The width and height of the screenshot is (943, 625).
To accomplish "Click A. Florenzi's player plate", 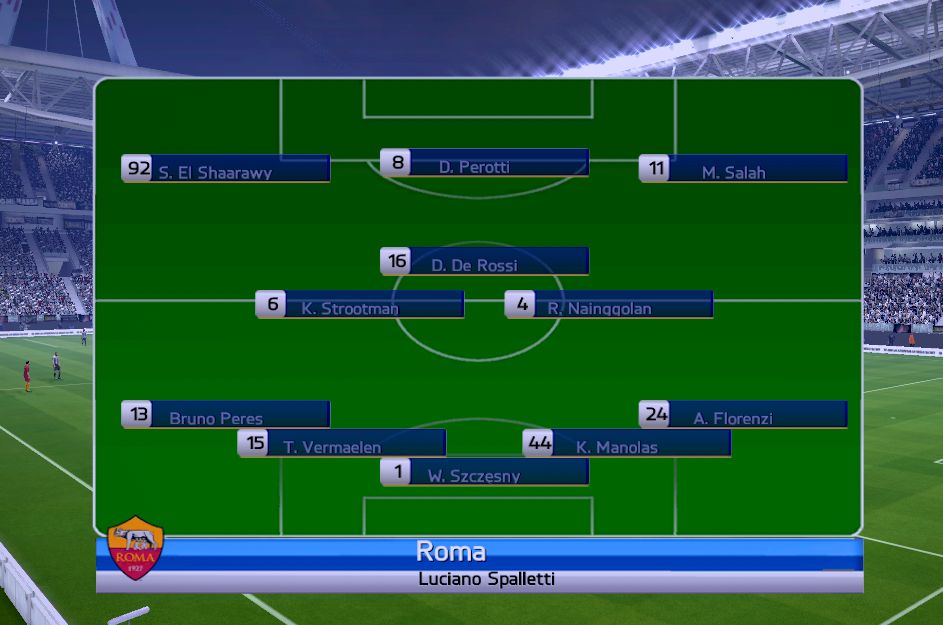I will click(744, 415).
